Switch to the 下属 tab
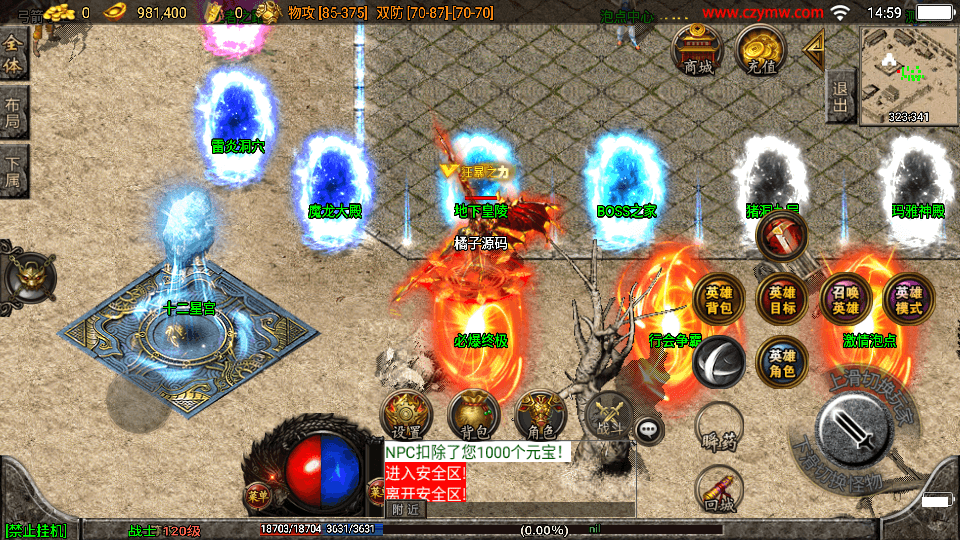The height and width of the screenshot is (540, 960). (x=13, y=171)
